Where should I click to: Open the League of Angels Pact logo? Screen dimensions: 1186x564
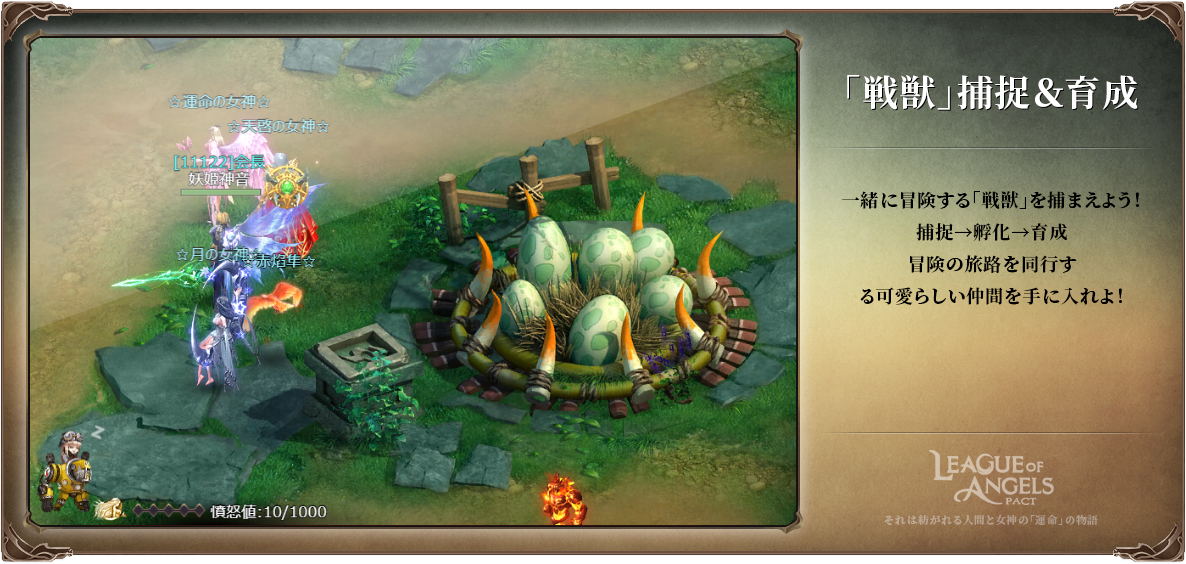coord(991,478)
